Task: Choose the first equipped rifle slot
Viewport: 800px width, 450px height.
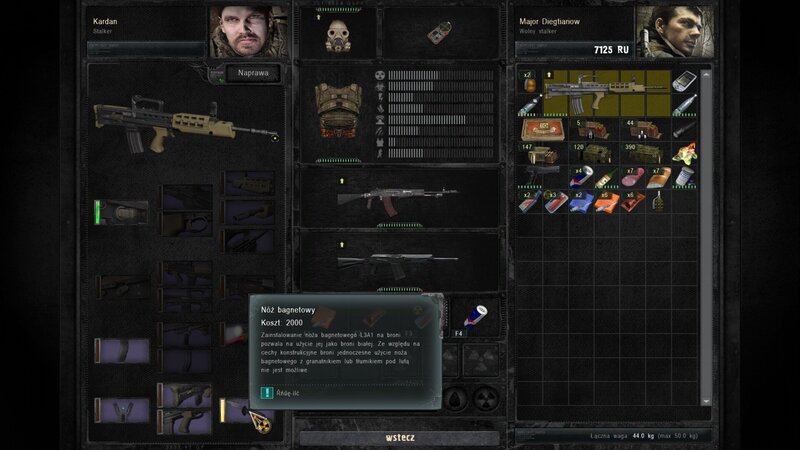Action: [x=397, y=196]
